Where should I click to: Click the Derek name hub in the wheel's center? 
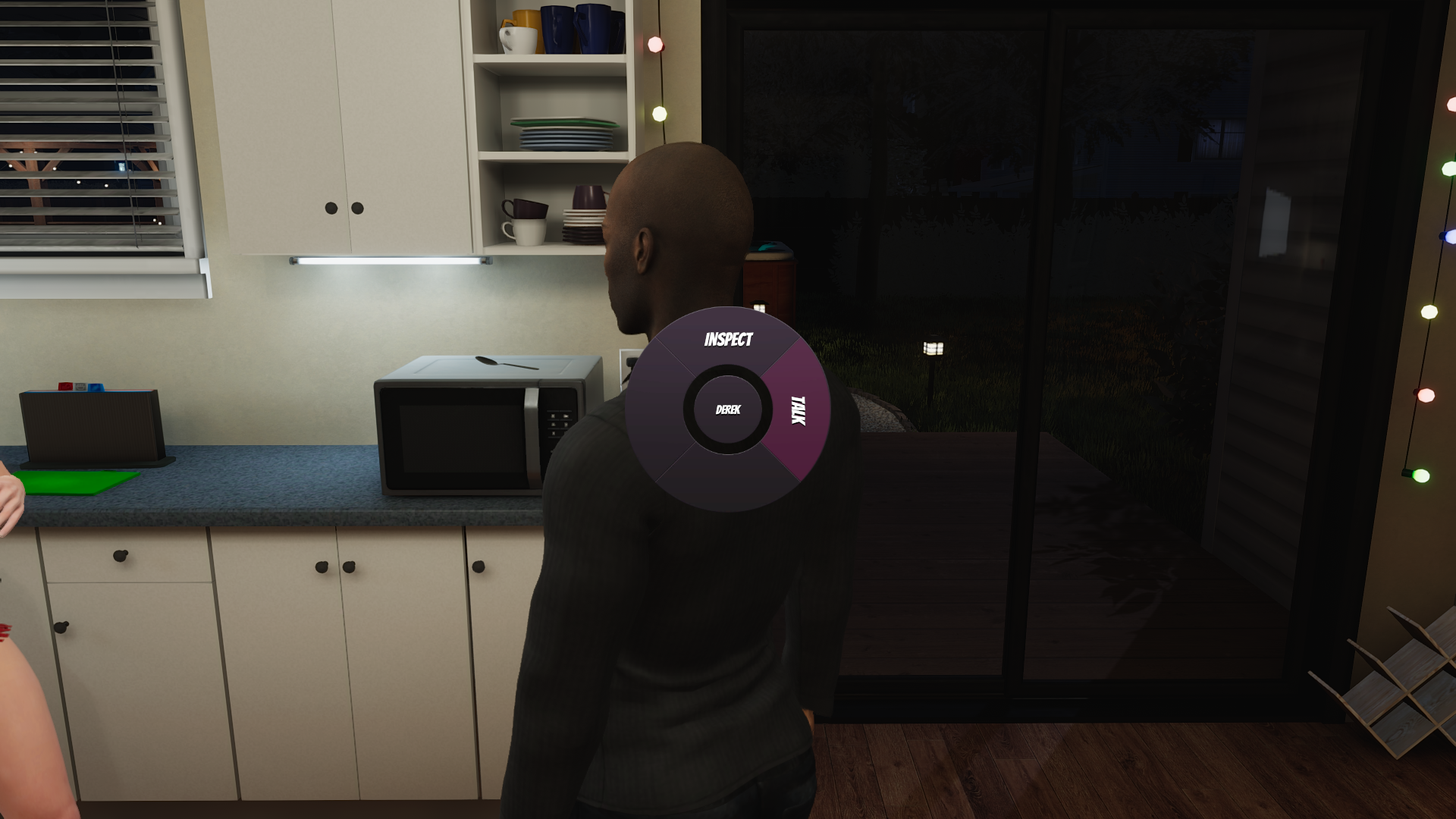[x=728, y=410]
